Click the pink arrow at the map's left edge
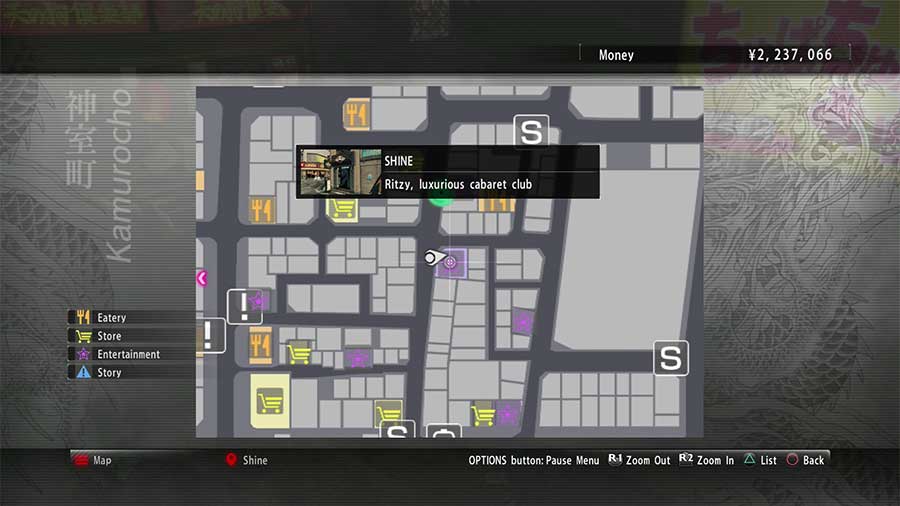Viewport: 900px width, 506px height. coord(203,278)
